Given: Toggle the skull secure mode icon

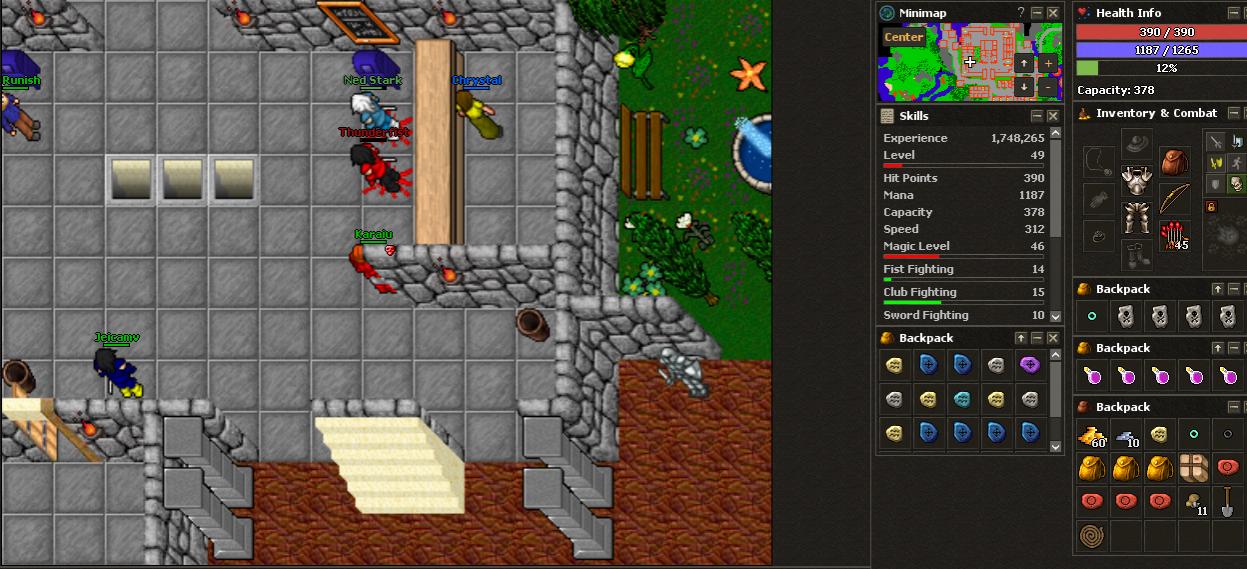Looking at the screenshot, I should click(x=1236, y=183).
